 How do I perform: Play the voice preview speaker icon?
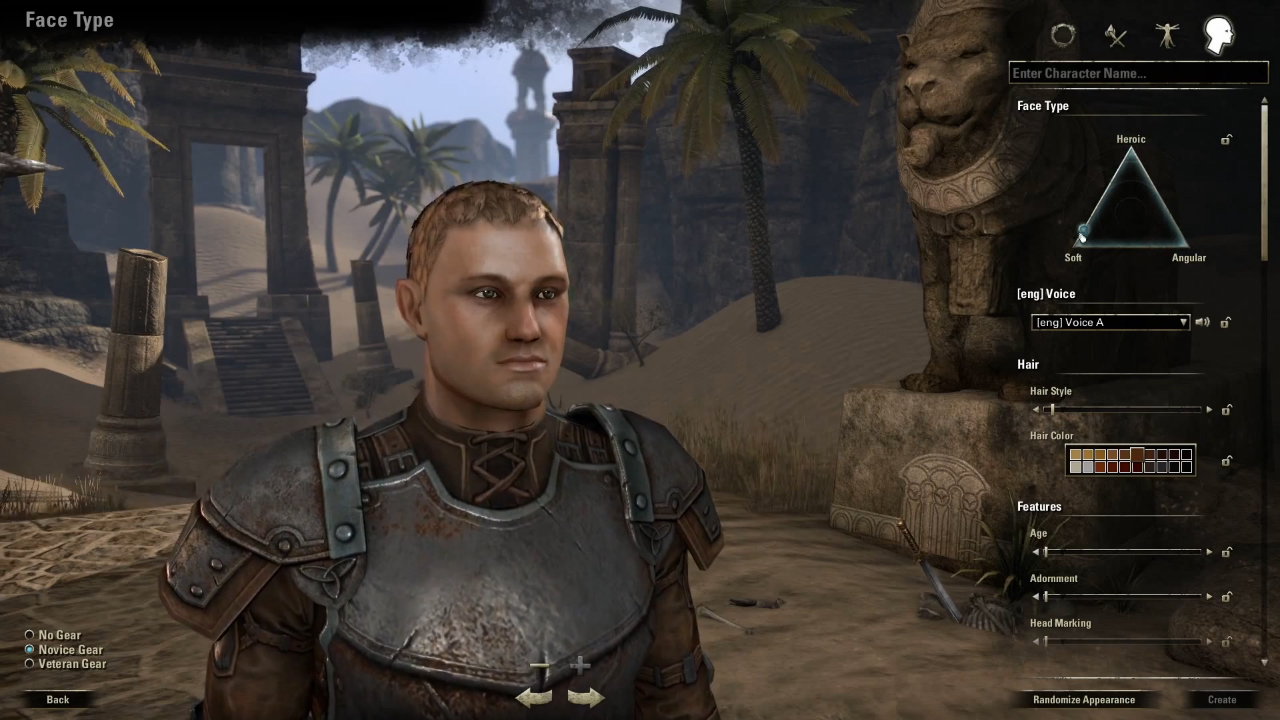(1202, 322)
